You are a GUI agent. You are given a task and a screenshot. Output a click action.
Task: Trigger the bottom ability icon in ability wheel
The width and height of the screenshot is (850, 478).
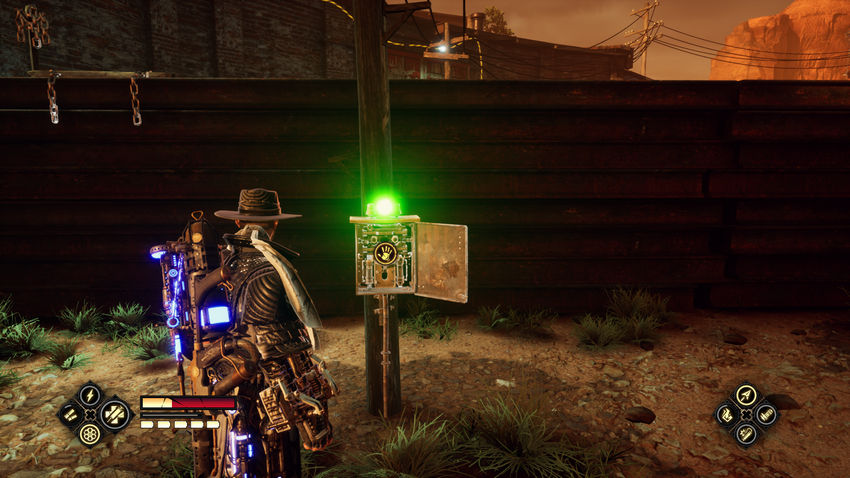point(745,434)
